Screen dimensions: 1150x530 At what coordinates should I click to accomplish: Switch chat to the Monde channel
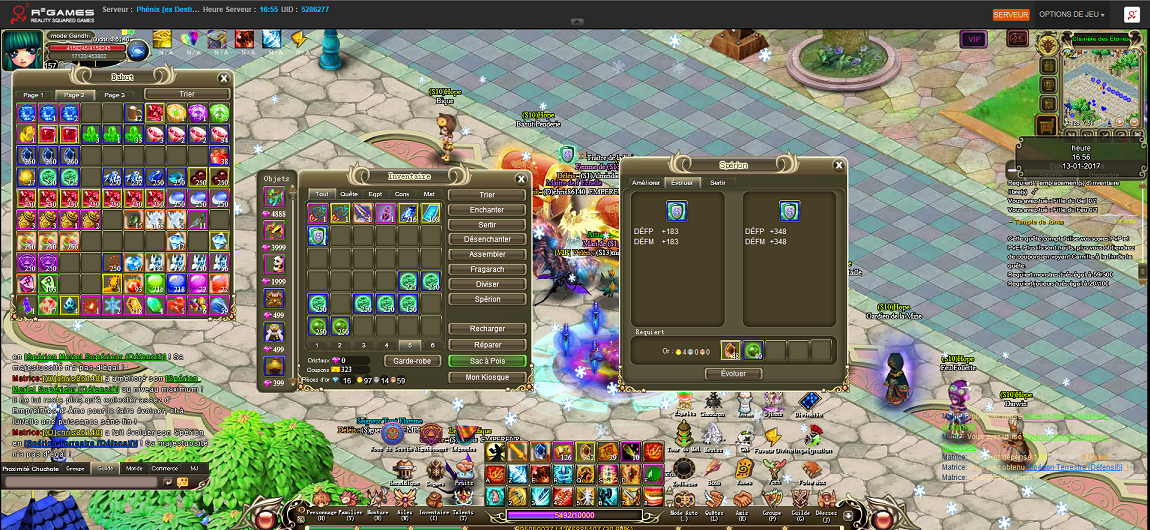(x=133, y=468)
